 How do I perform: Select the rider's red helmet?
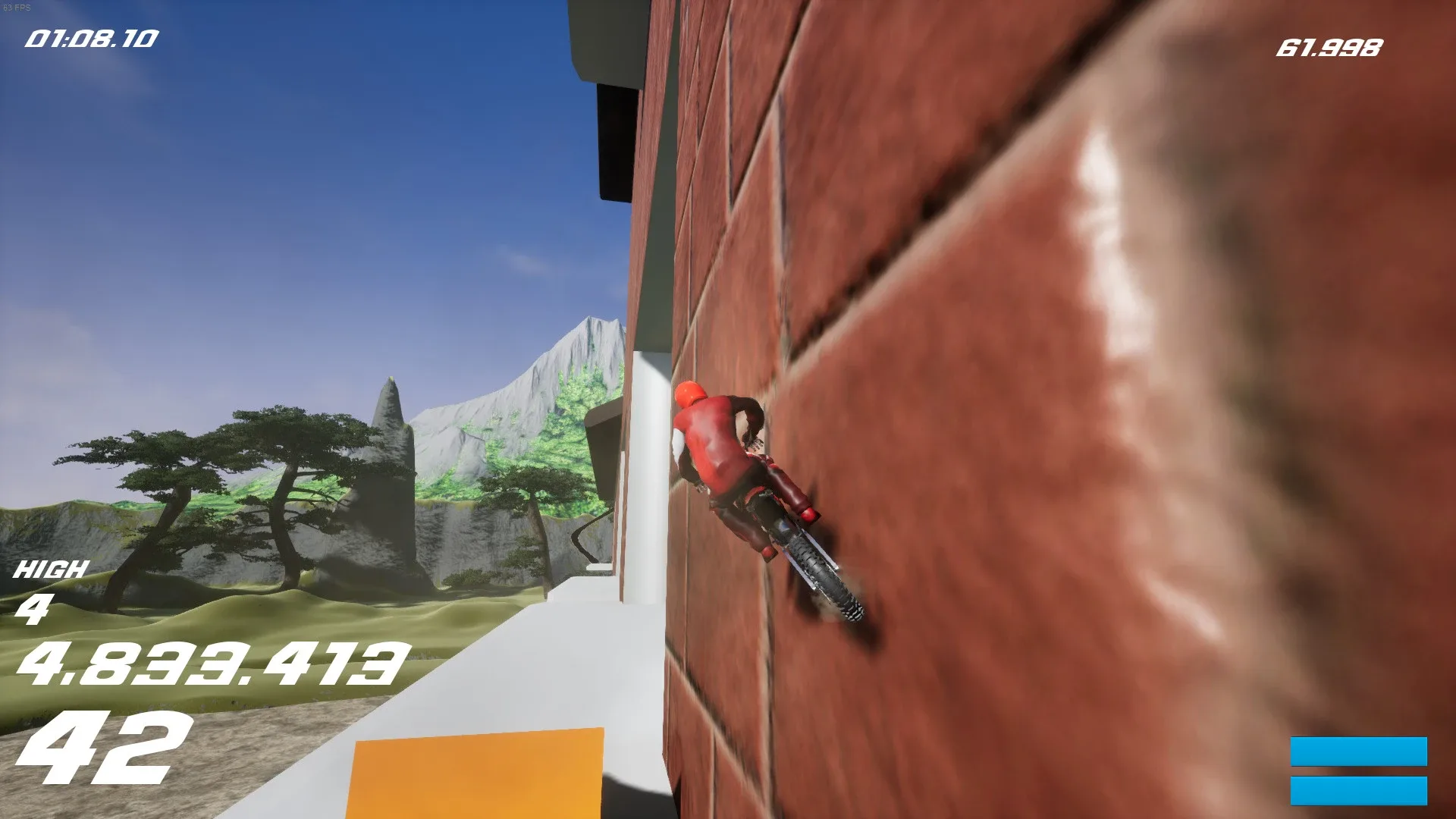(x=691, y=395)
